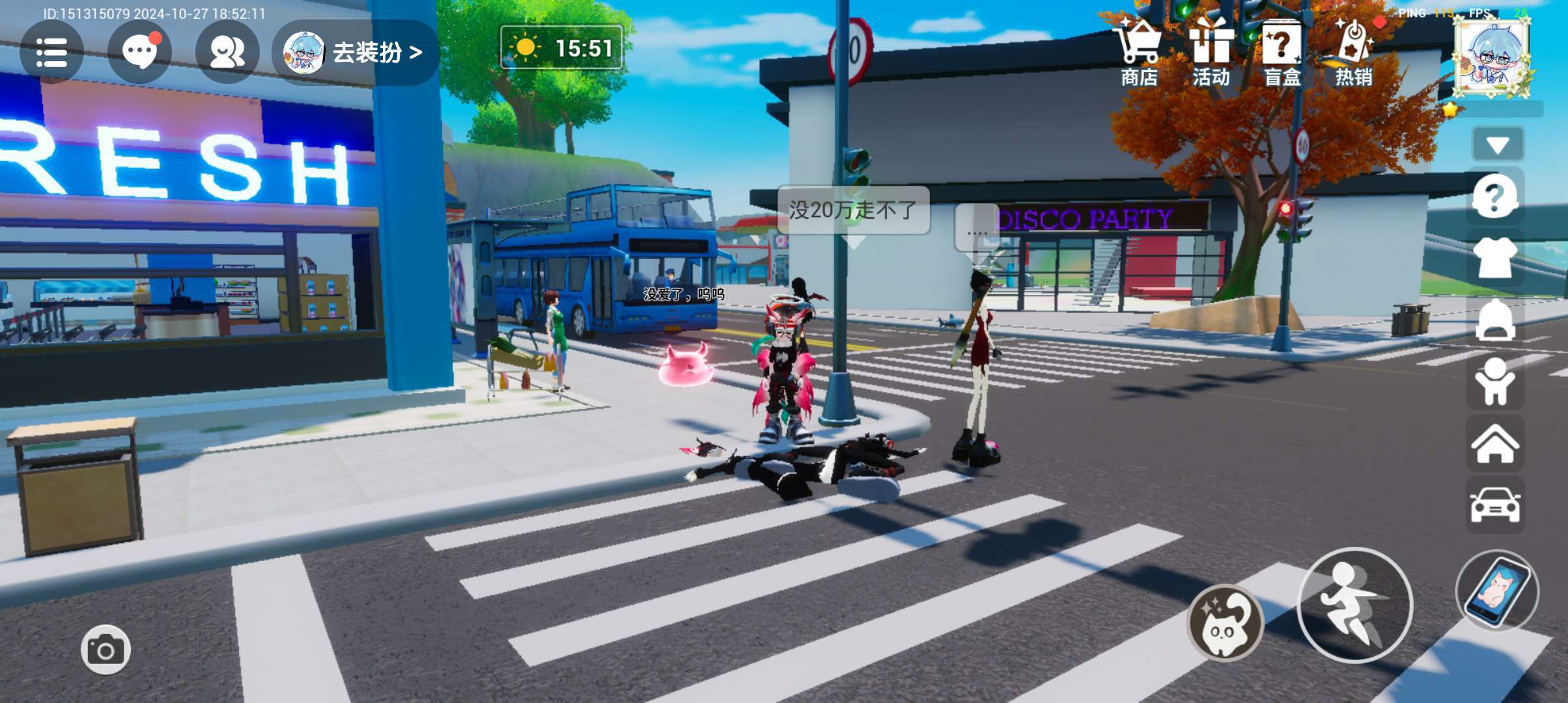Tap the bell-shaped icon in sidebar
This screenshot has width=1568, height=703.
(x=1495, y=320)
